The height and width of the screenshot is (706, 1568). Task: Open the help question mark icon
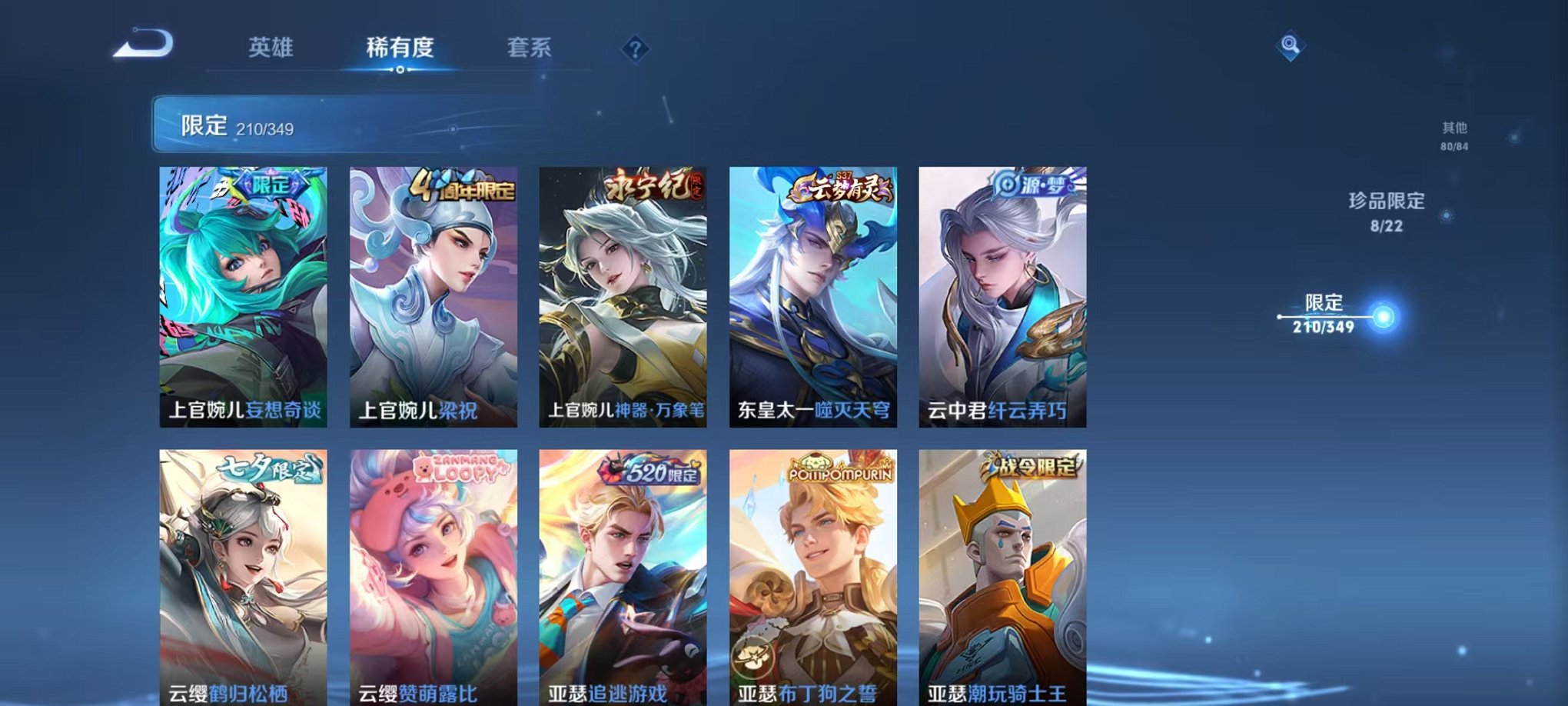(x=635, y=48)
